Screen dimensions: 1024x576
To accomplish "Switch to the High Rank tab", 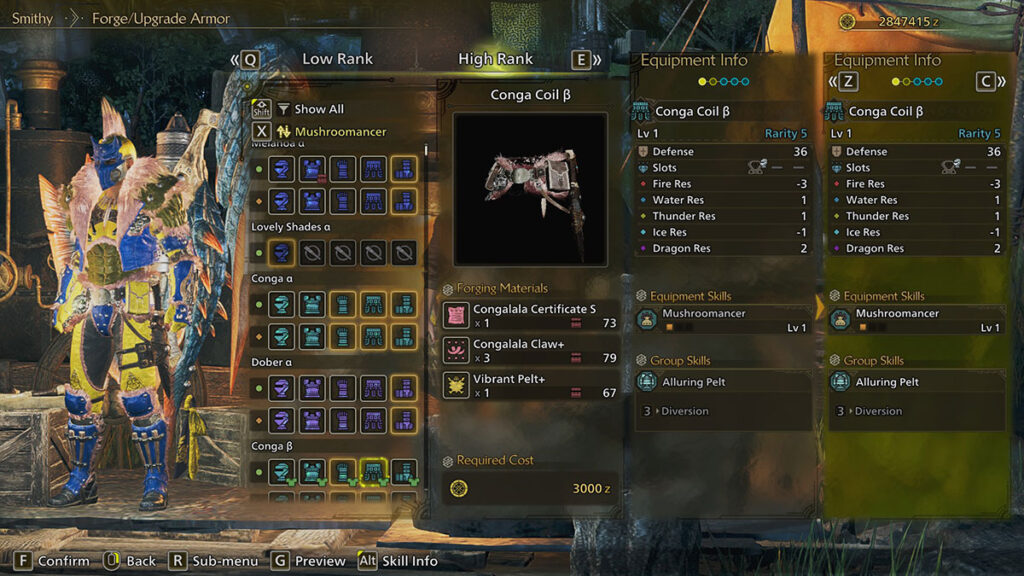I will 495,59.
